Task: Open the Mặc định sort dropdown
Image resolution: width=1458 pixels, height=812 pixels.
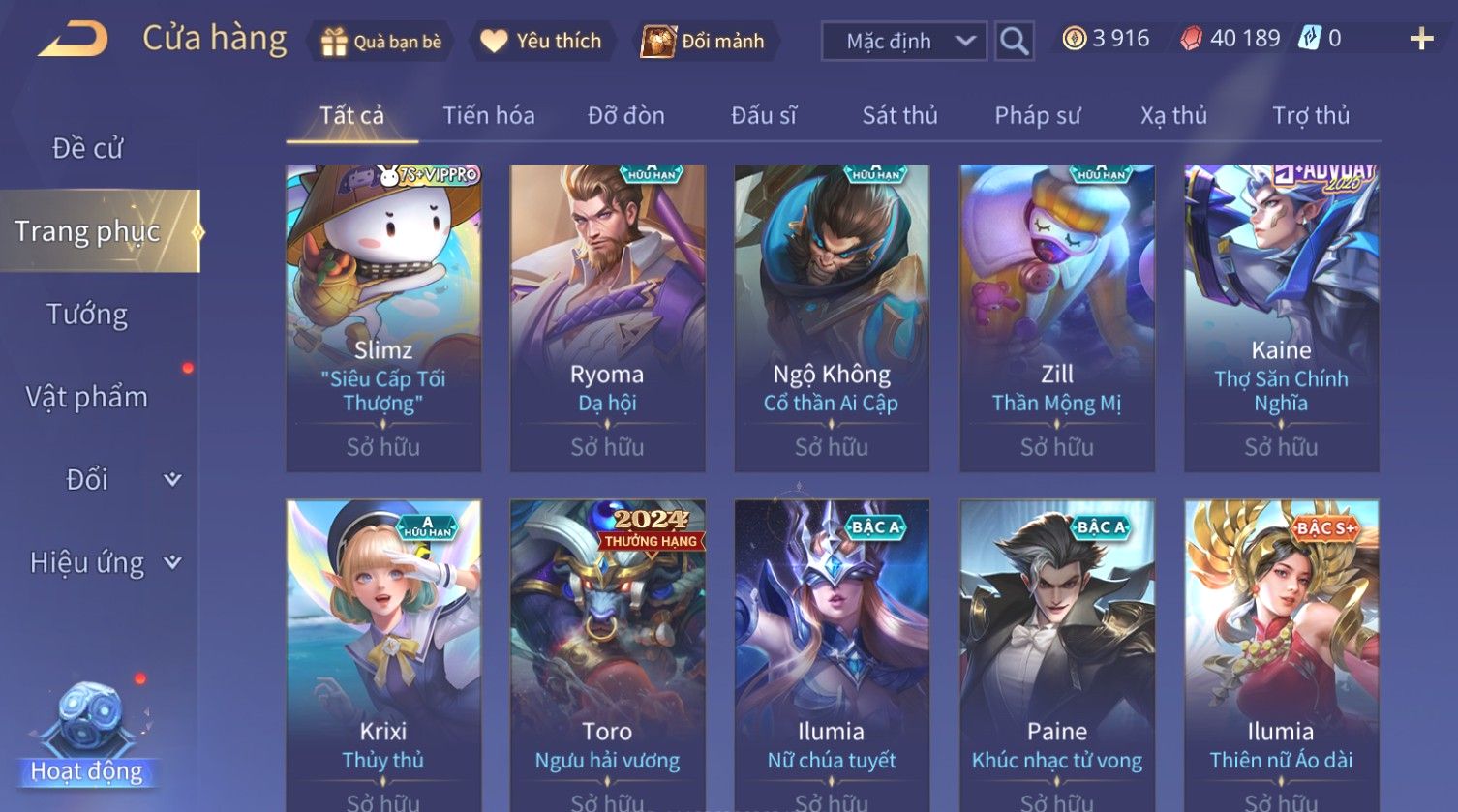Action: [903, 41]
